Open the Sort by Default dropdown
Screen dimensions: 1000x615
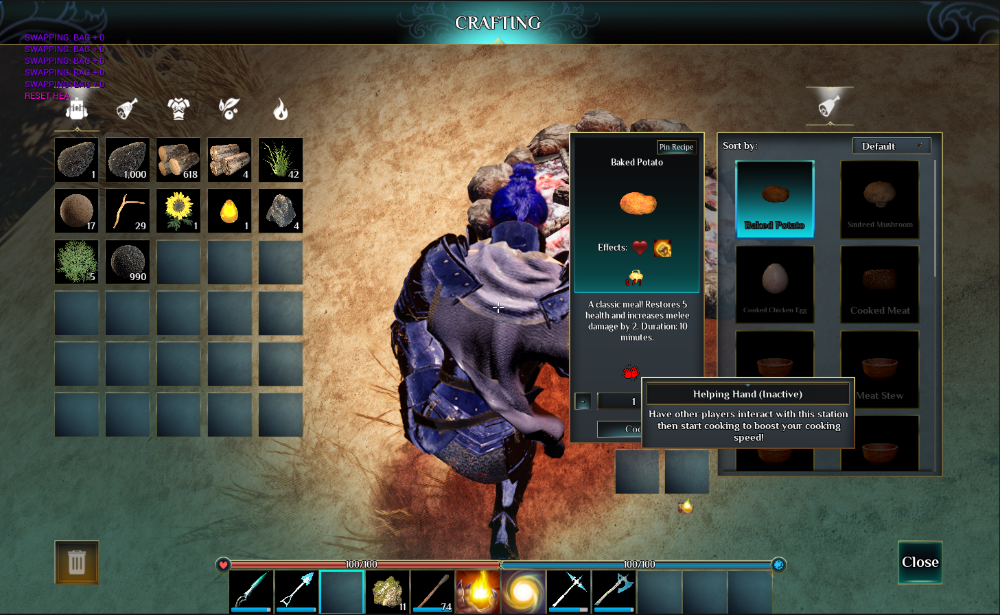click(x=891, y=146)
